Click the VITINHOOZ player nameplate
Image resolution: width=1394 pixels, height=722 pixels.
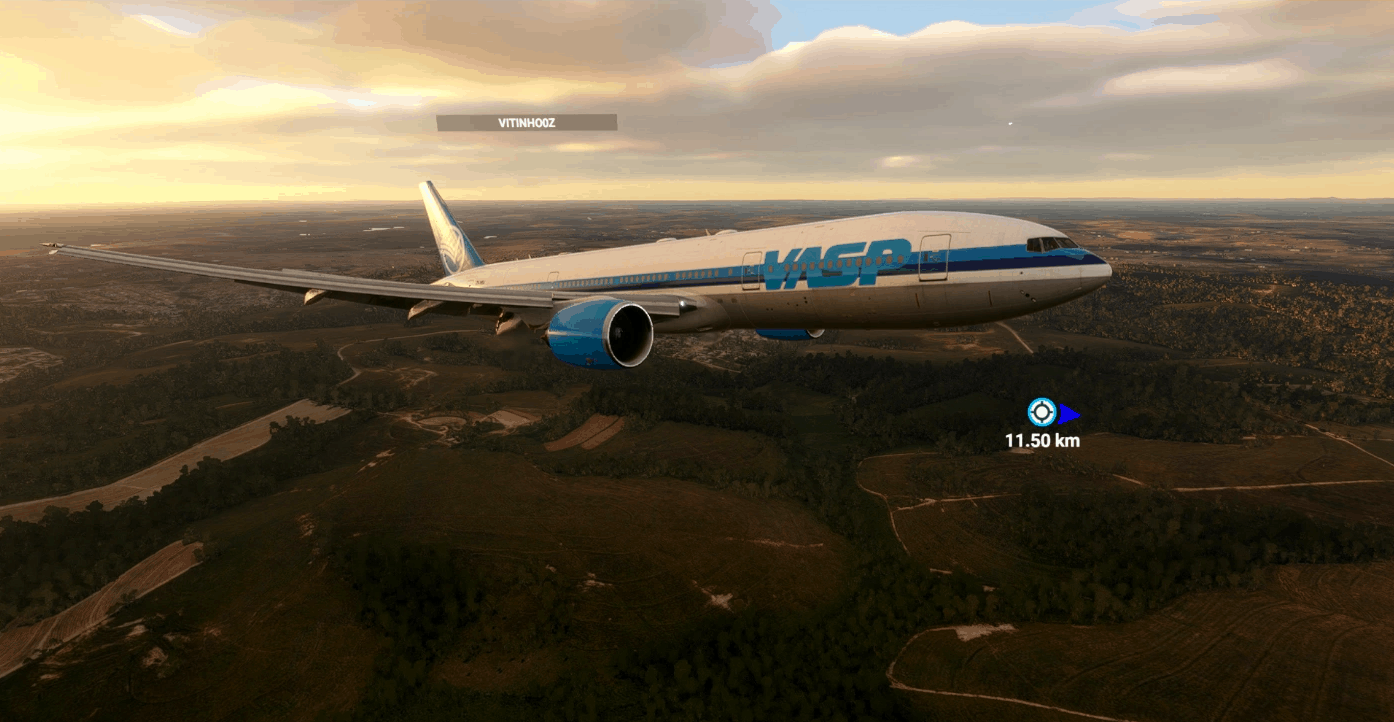(526, 123)
